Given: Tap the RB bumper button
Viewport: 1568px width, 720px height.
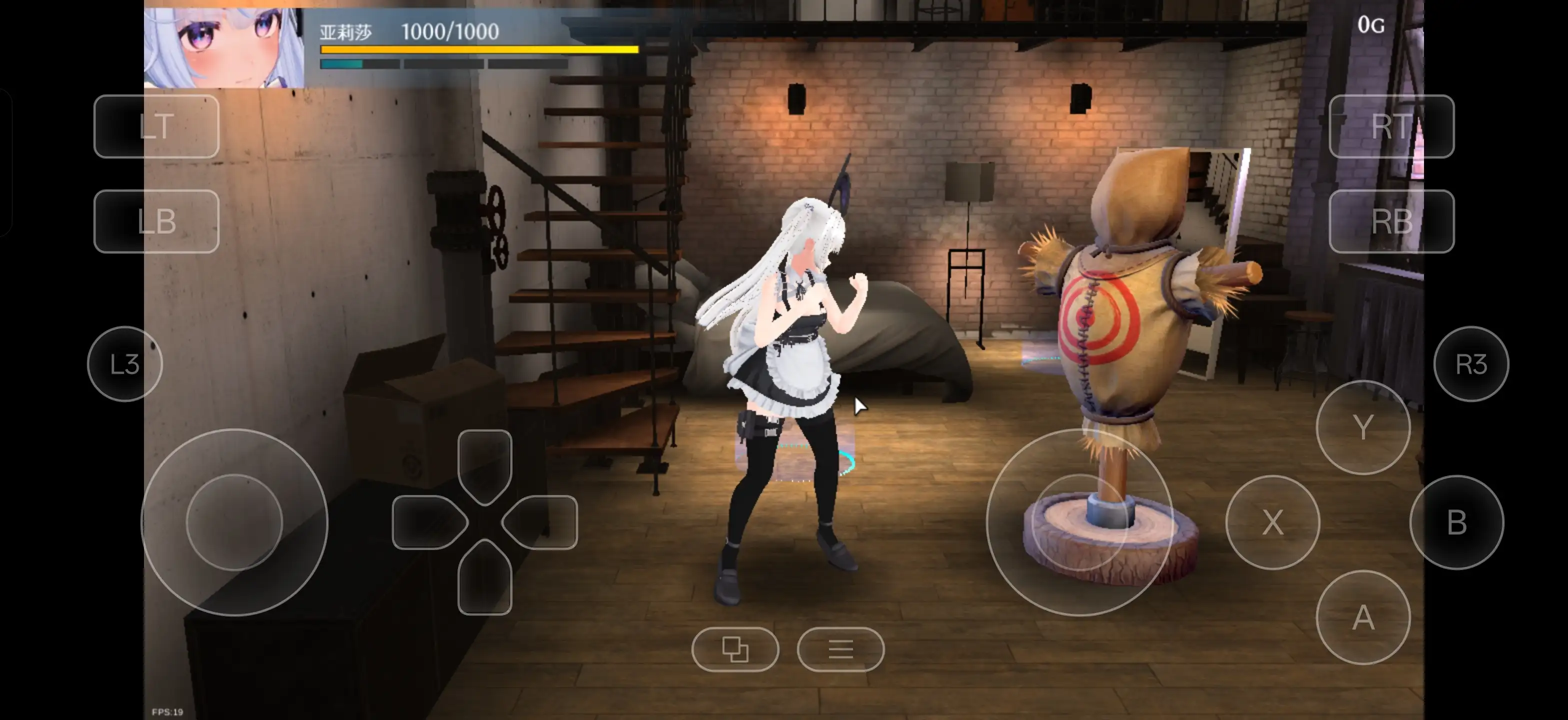Looking at the screenshot, I should point(1391,221).
